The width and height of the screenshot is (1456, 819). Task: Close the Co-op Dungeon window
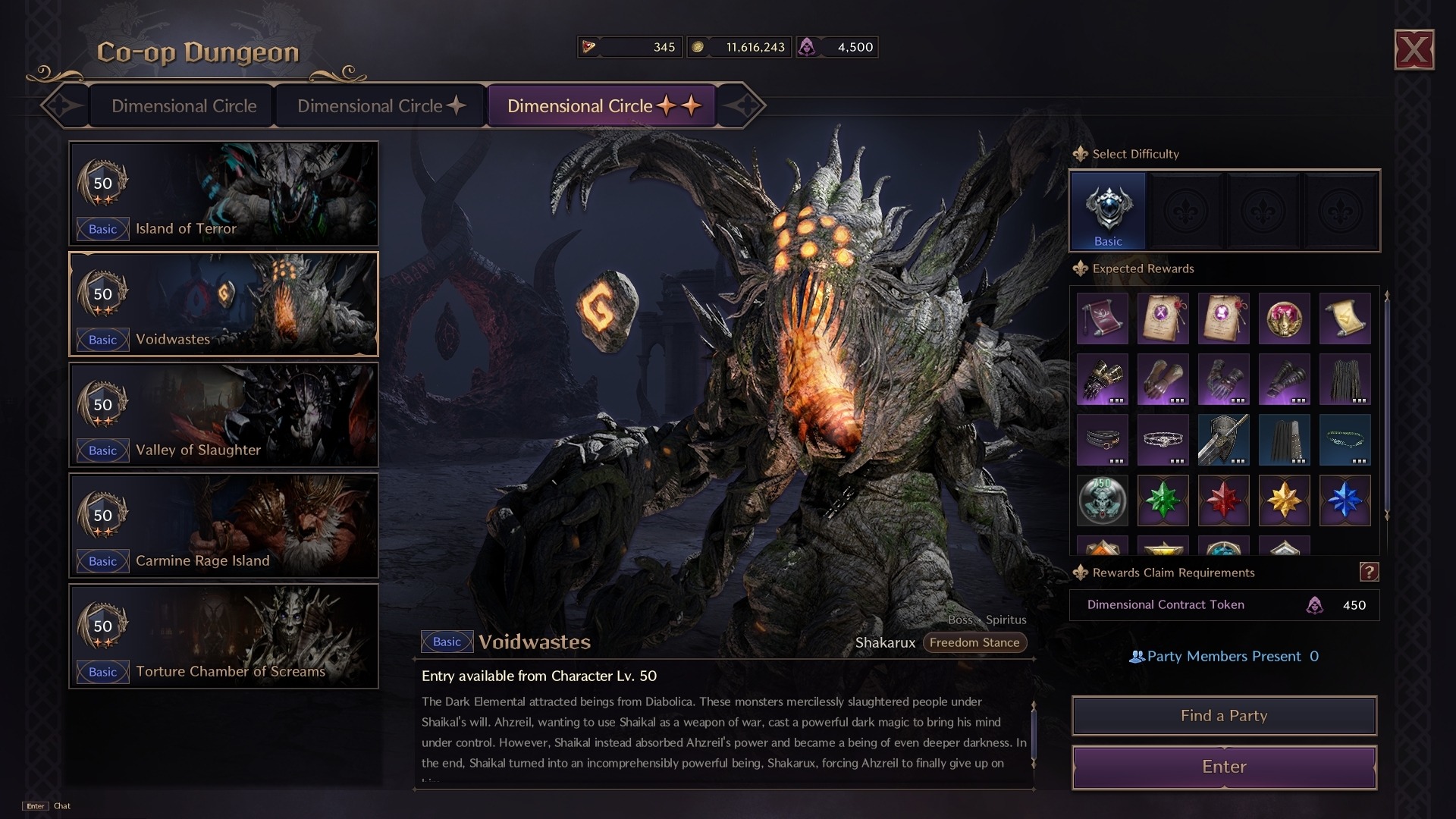(1414, 50)
